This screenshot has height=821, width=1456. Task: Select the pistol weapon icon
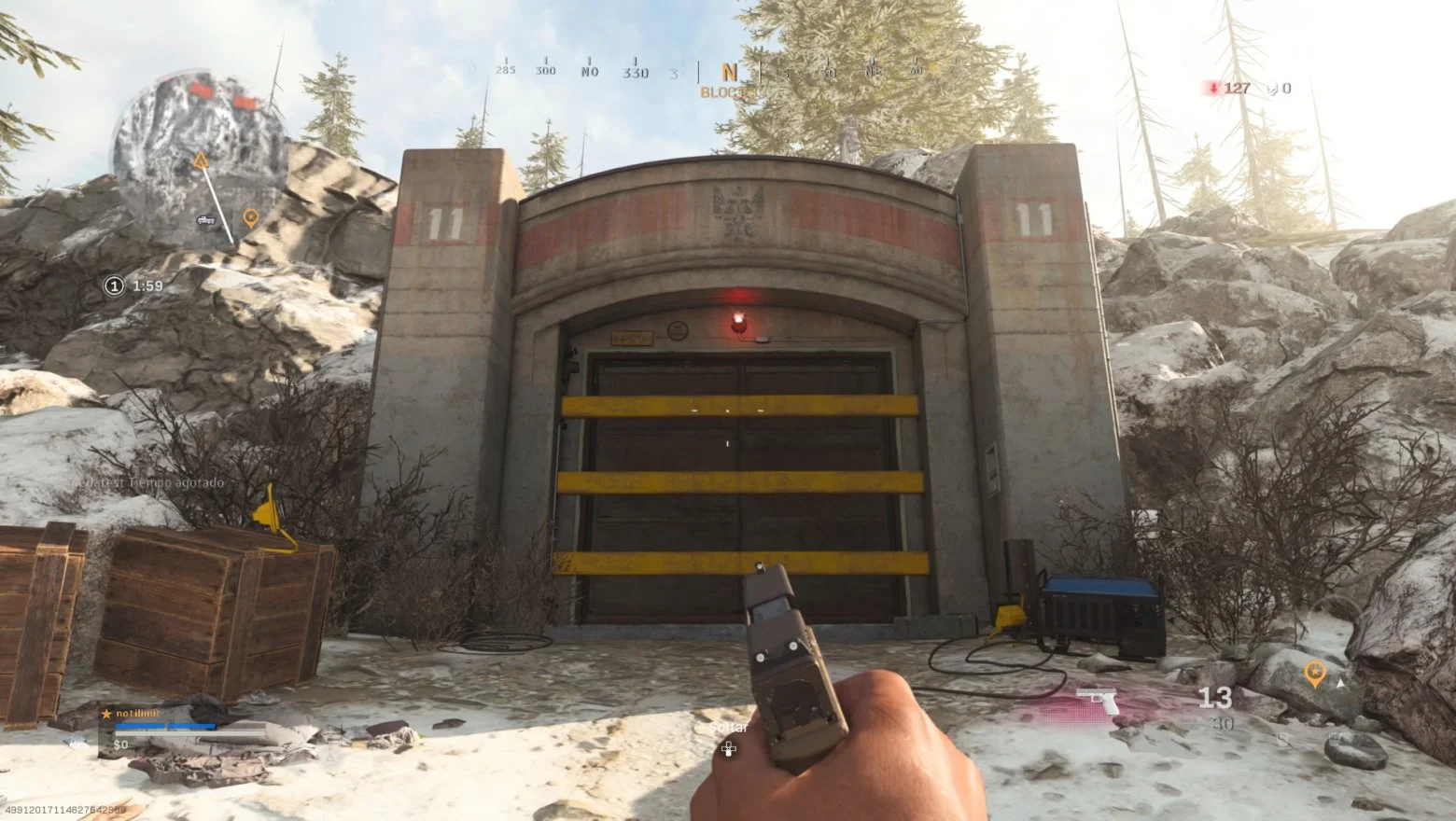tap(1098, 700)
